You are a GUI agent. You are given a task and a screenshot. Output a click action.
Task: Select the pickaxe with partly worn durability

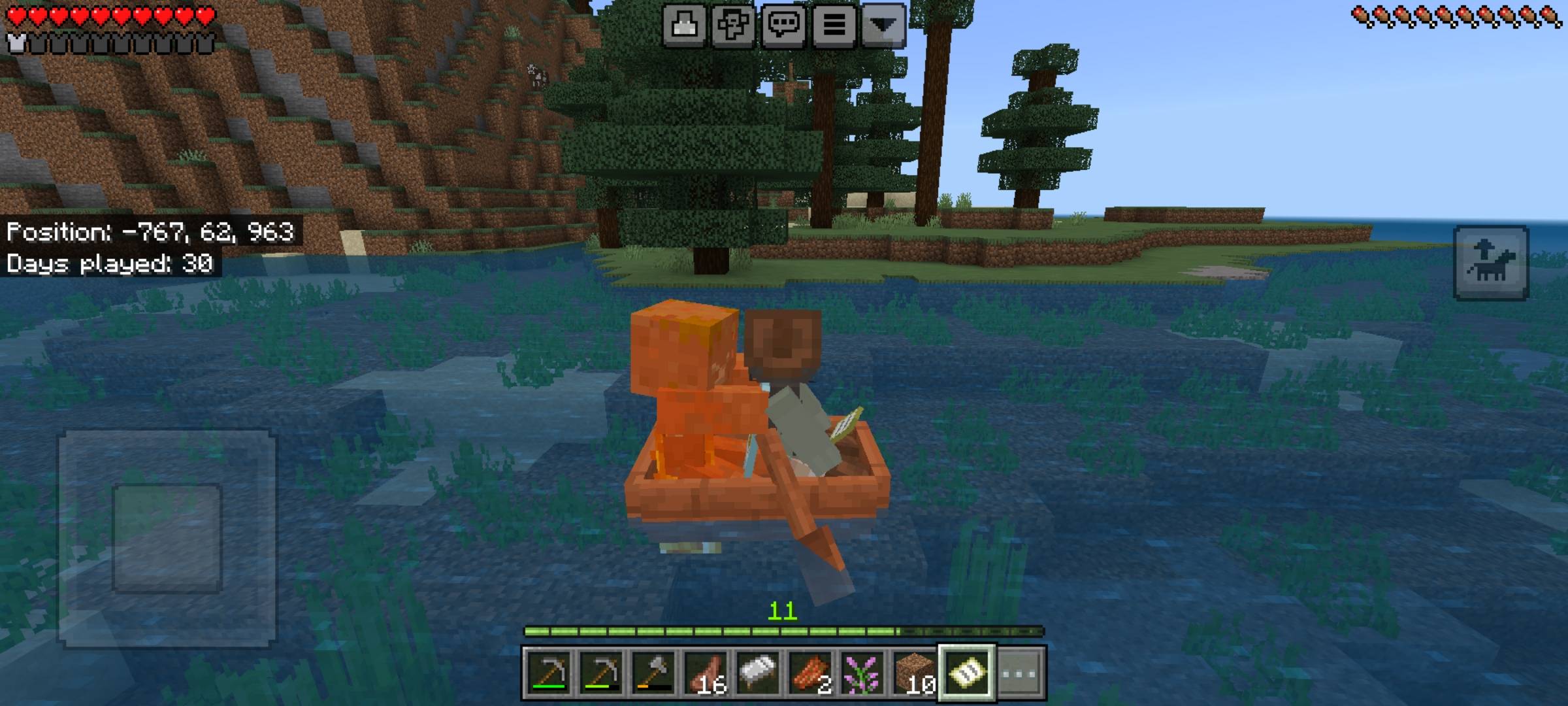click(x=601, y=673)
